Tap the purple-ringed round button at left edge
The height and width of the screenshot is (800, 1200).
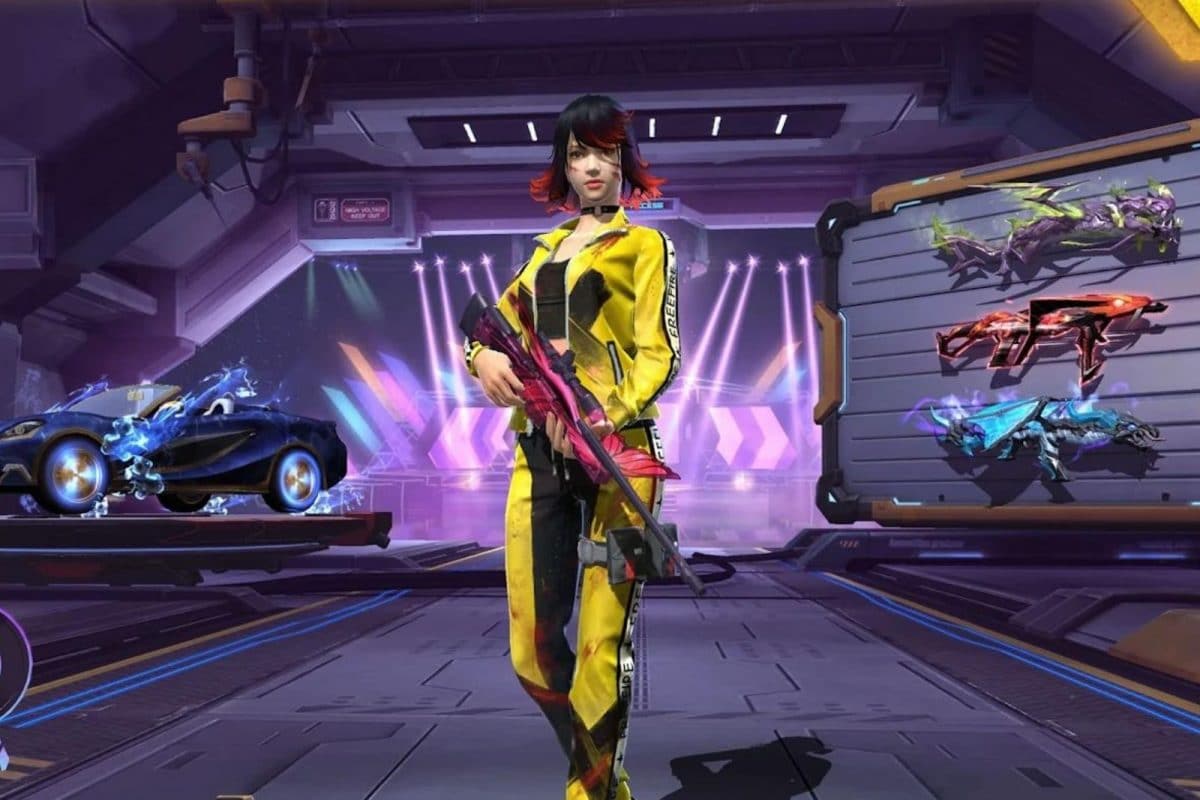click(x=10, y=661)
